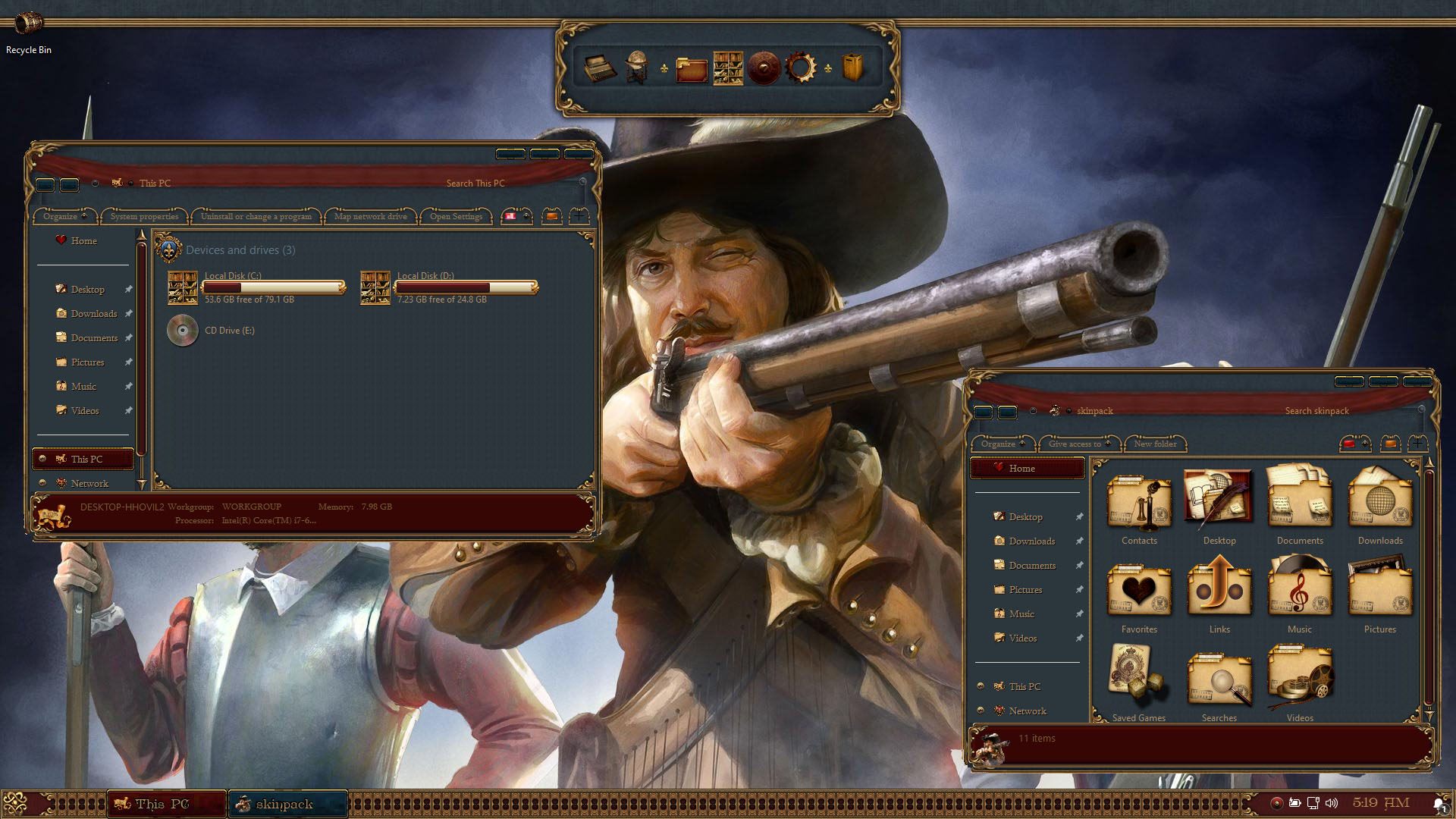The image size is (1456, 819).
Task: Select the Searches folder
Action: 1219,682
